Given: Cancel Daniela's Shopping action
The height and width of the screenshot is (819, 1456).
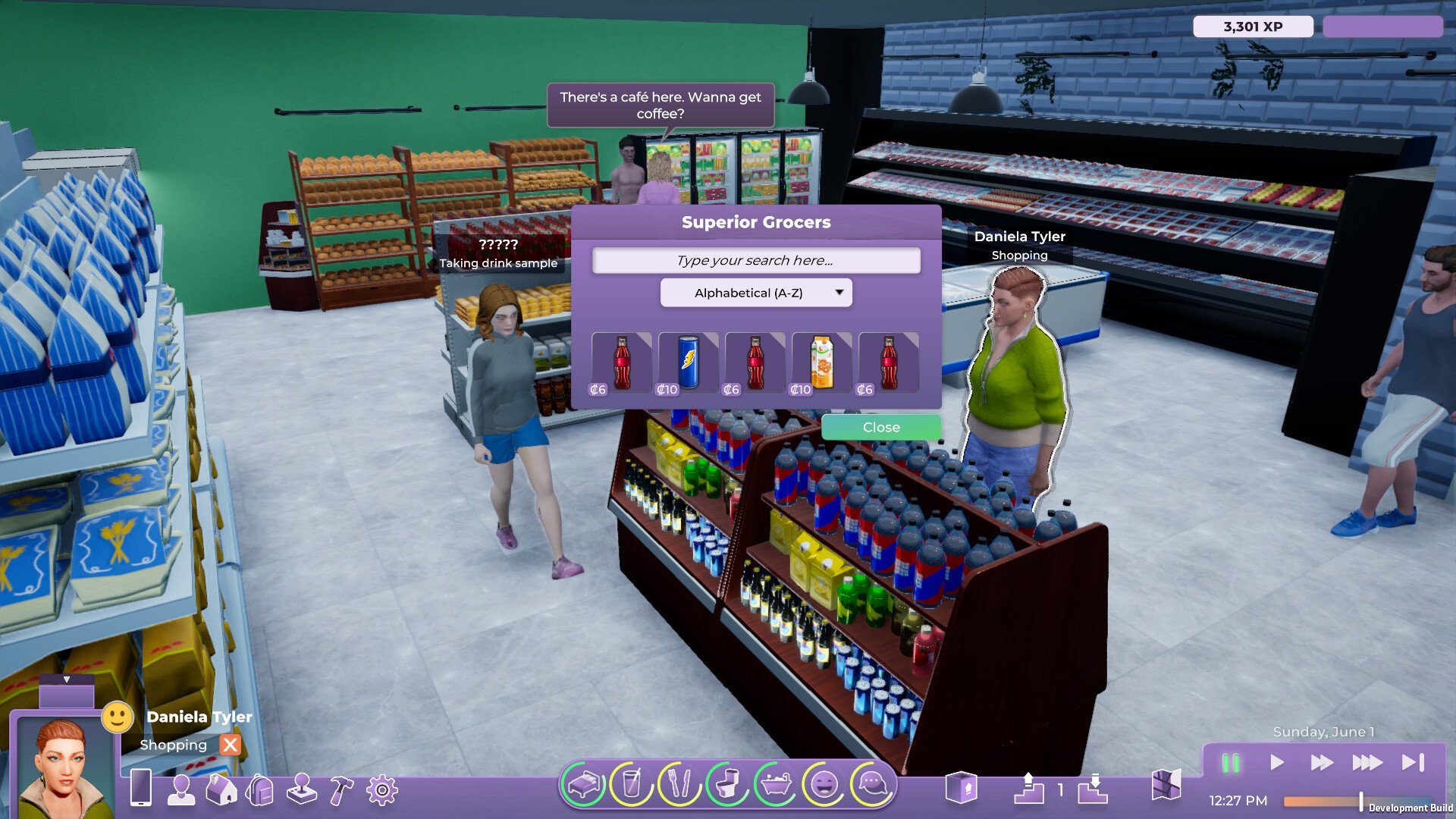Looking at the screenshot, I should 230,745.
